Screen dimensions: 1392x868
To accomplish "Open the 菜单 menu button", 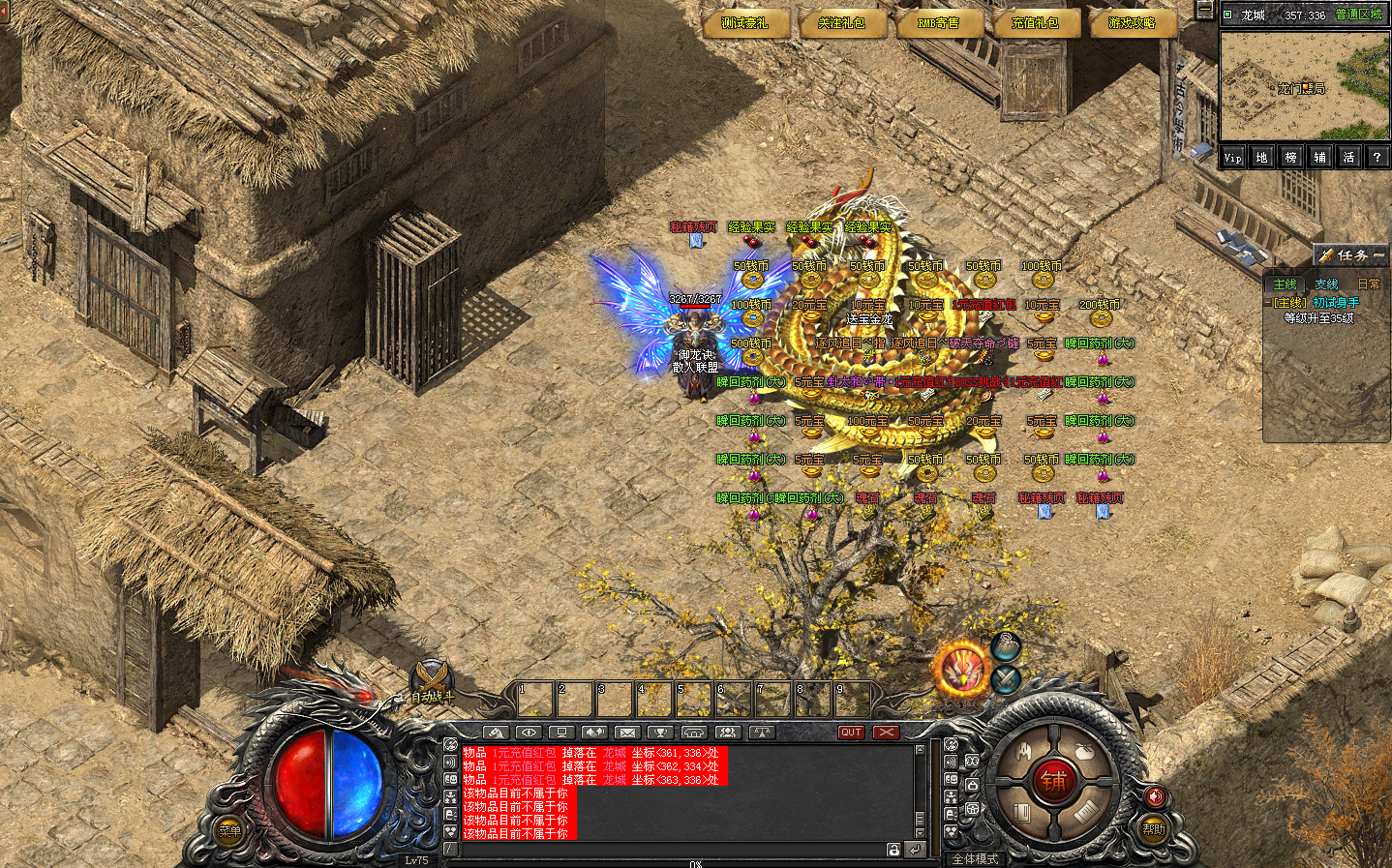I will coord(229,830).
